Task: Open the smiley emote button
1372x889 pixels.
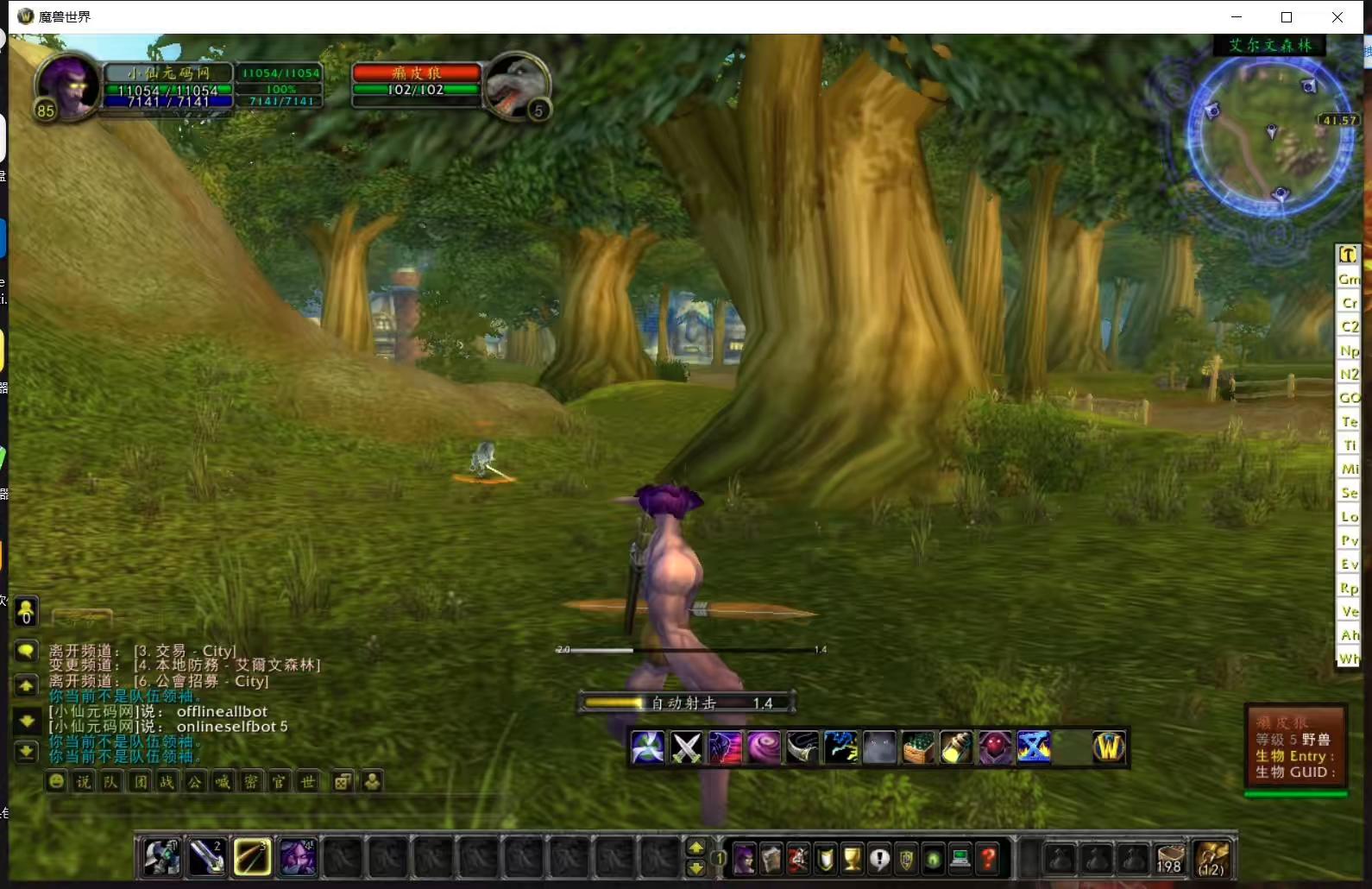Action: [56, 782]
